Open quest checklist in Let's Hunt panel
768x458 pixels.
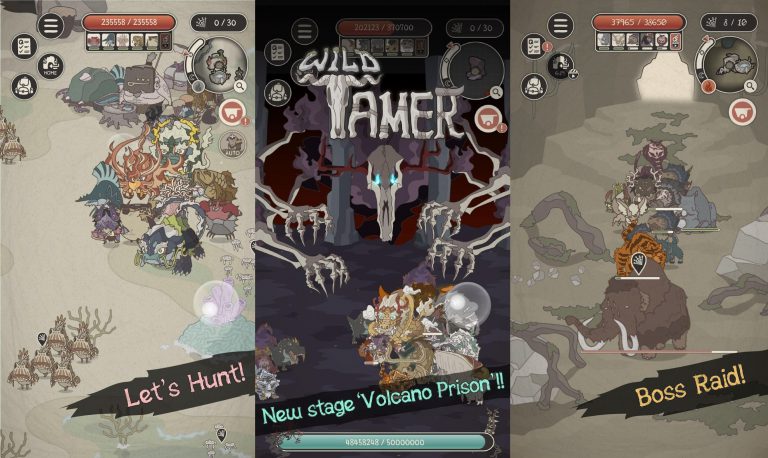pyautogui.click(x=23, y=46)
